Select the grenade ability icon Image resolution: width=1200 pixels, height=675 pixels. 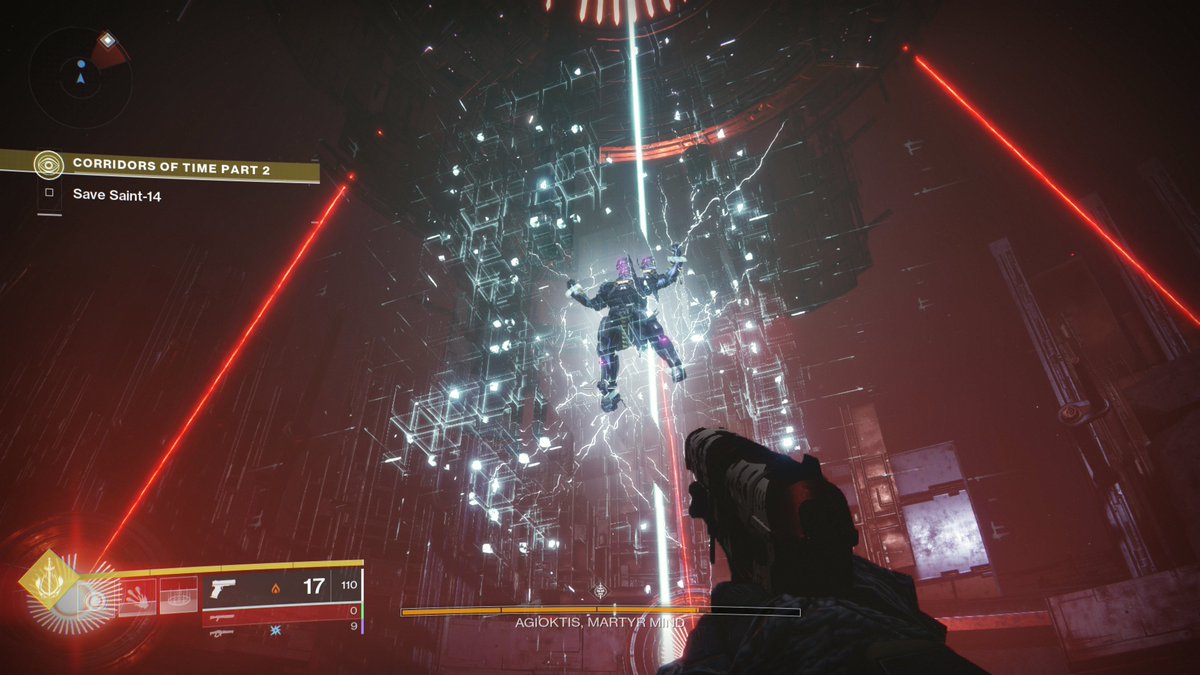coord(97,599)
